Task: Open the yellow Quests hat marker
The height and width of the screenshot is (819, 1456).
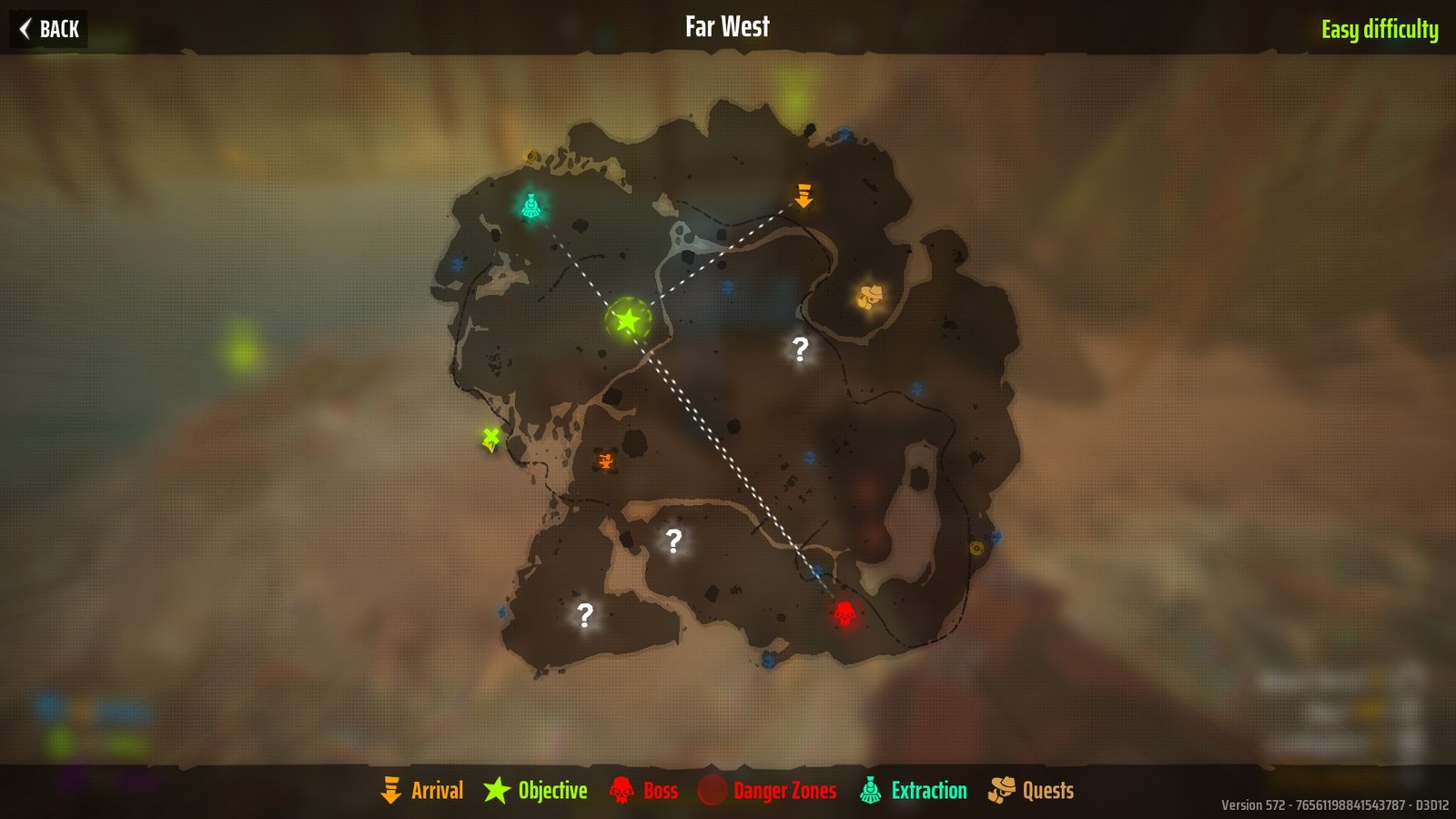Action: coord(871,296)
